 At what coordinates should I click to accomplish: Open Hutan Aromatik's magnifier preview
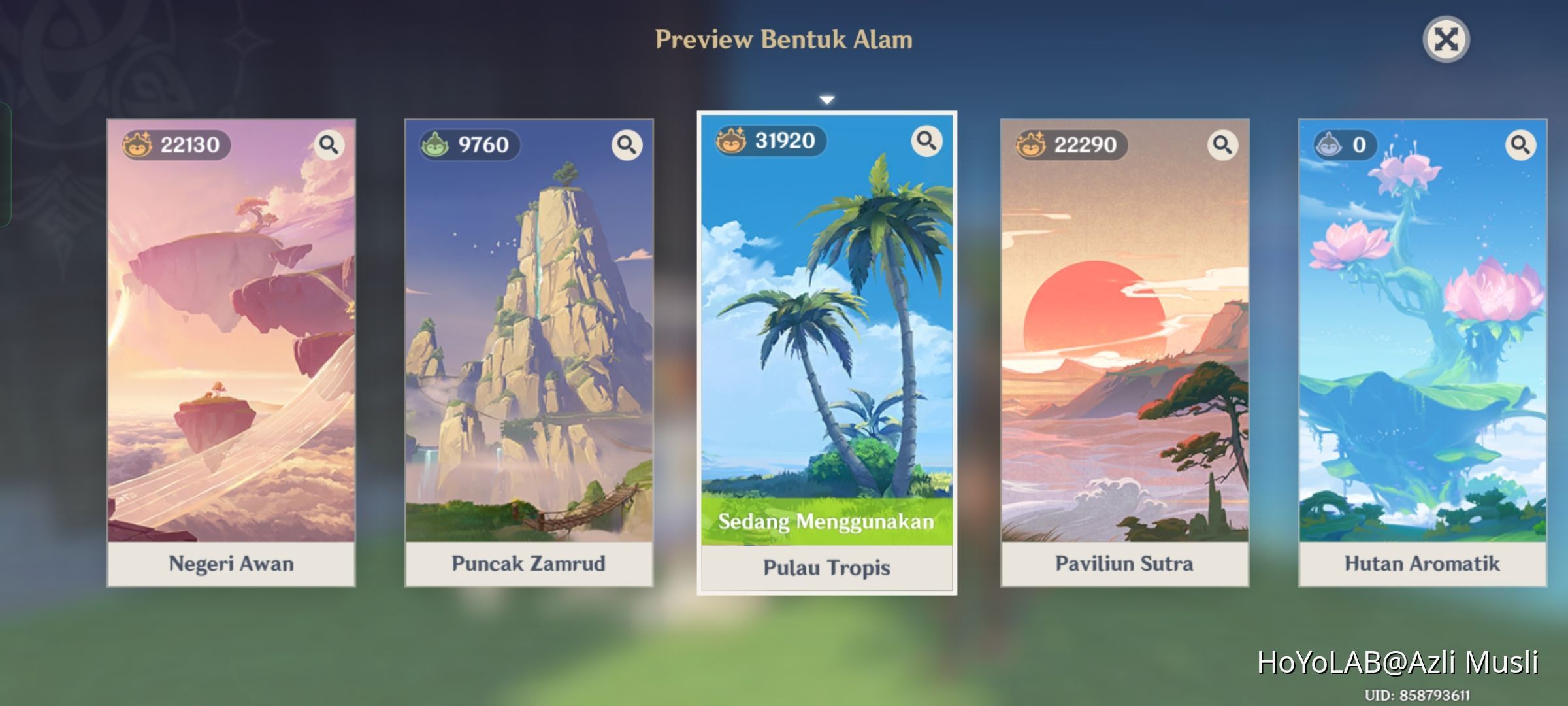point(1521,145)
